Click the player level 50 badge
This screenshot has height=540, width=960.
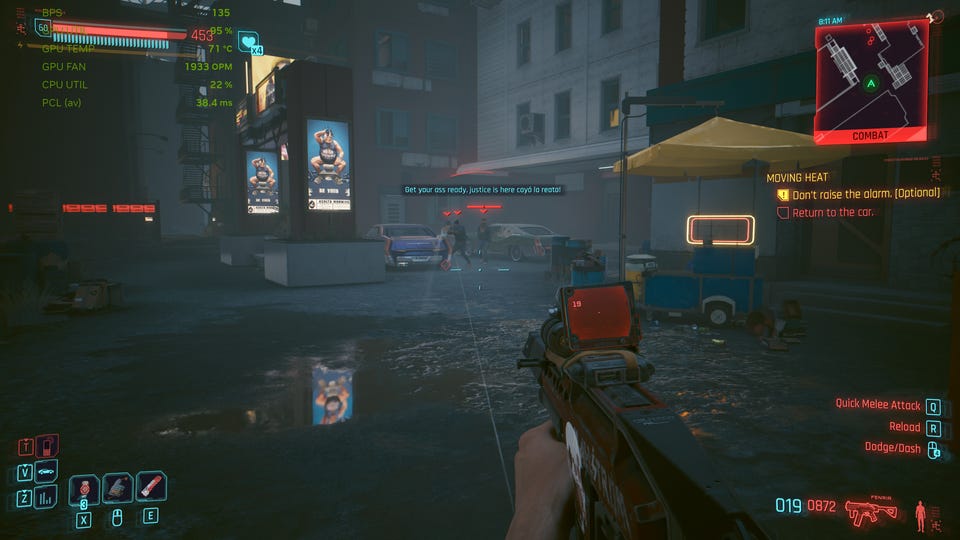(x=43, y=28)
